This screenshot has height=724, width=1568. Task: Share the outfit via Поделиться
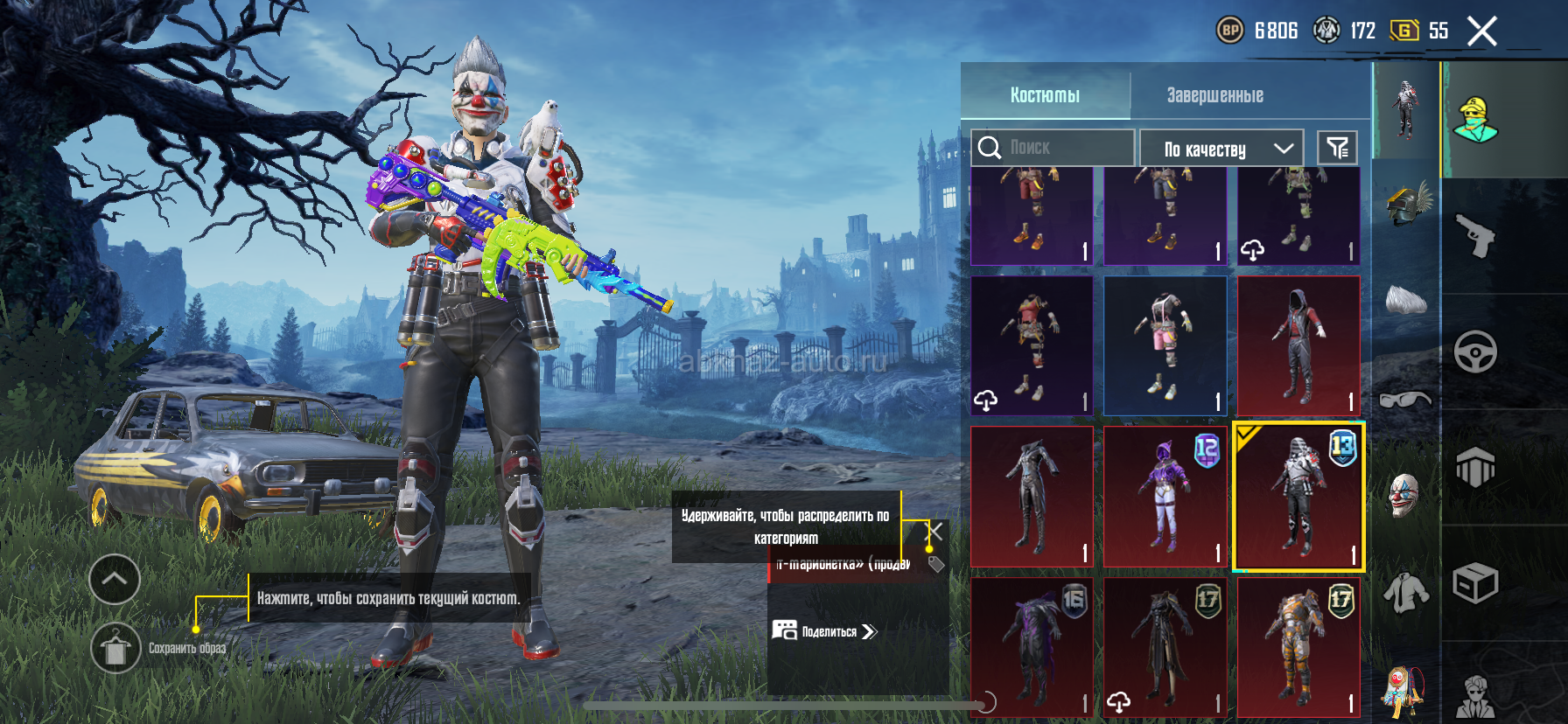[824, 631]
